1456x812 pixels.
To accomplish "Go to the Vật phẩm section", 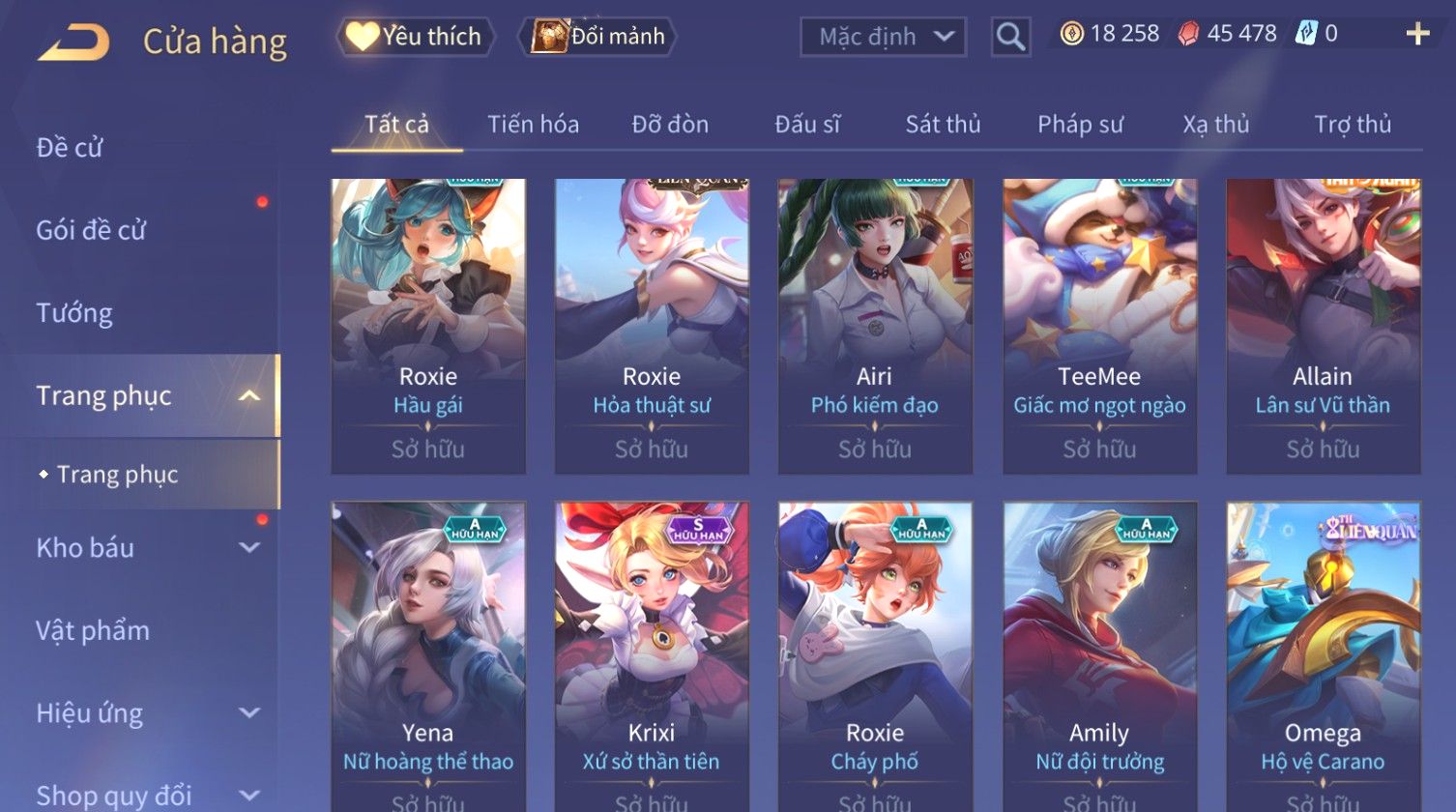I will (93, 631).
